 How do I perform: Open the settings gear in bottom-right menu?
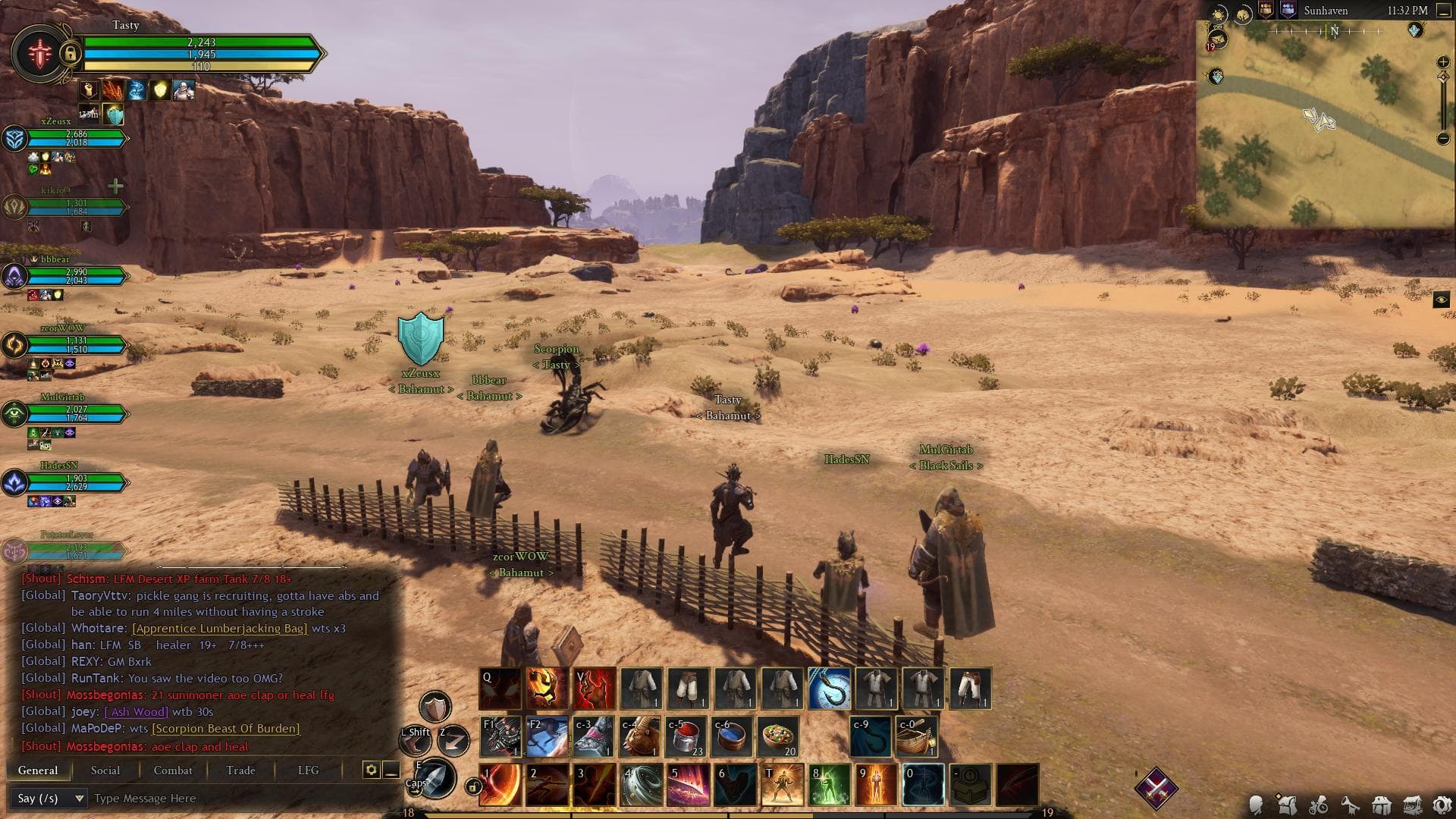click(x=1442, y=805)
